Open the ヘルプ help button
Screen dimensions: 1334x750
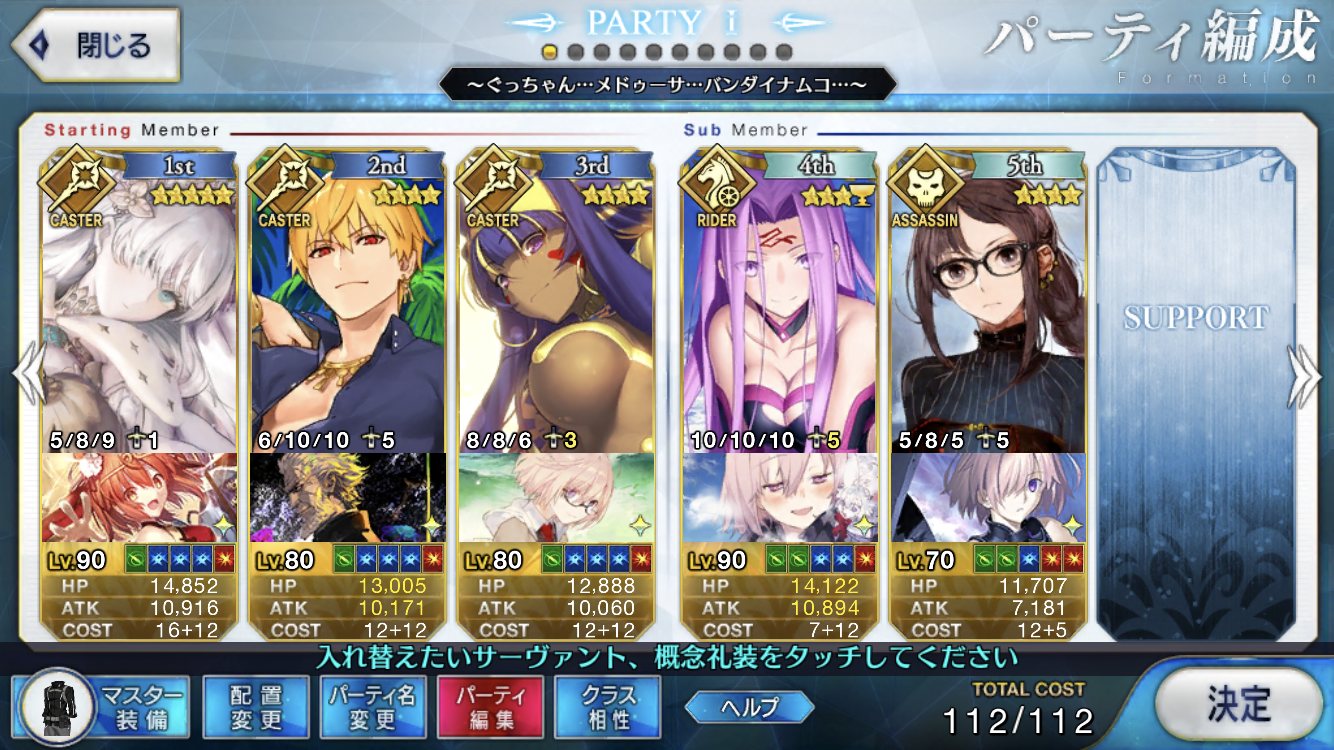[x=749, y=707]
